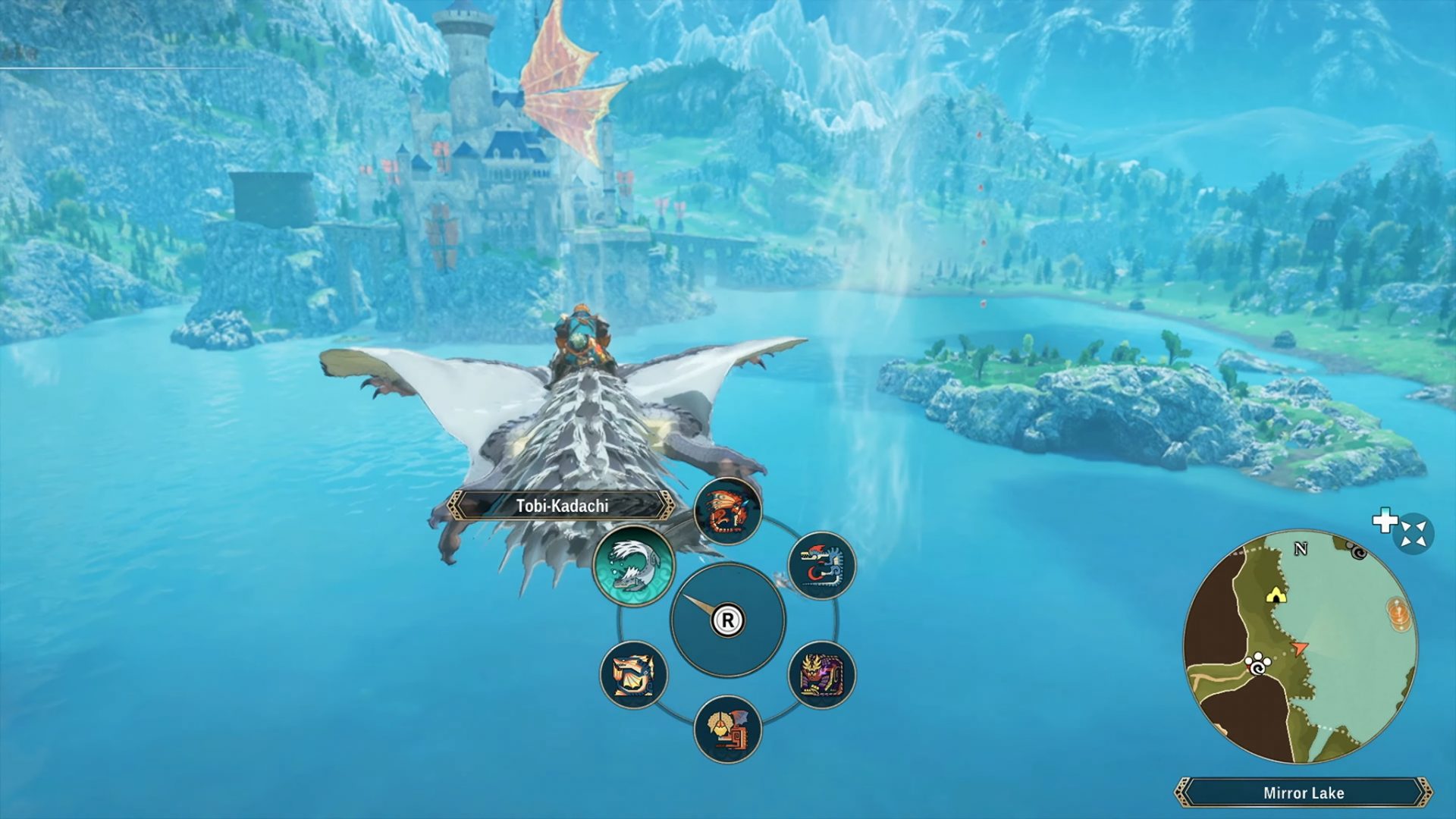Viewport: 1456px width, 819px height.
Task: Click the swirl marker at the minimap's top edge
Action: click(x=1357, y=550)
